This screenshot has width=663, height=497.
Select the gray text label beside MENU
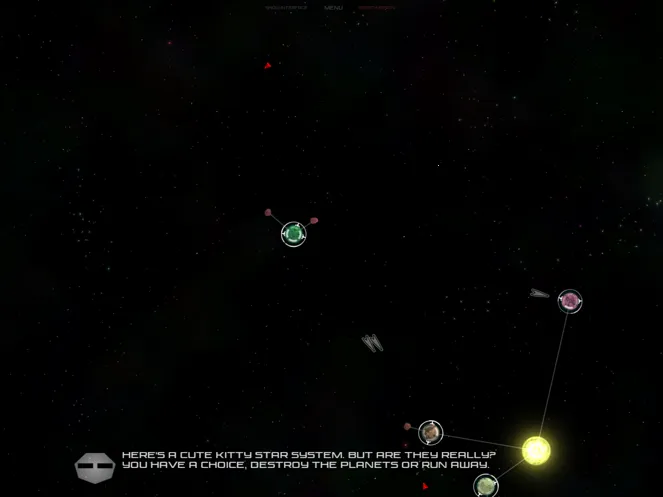[x=286, y=8]
